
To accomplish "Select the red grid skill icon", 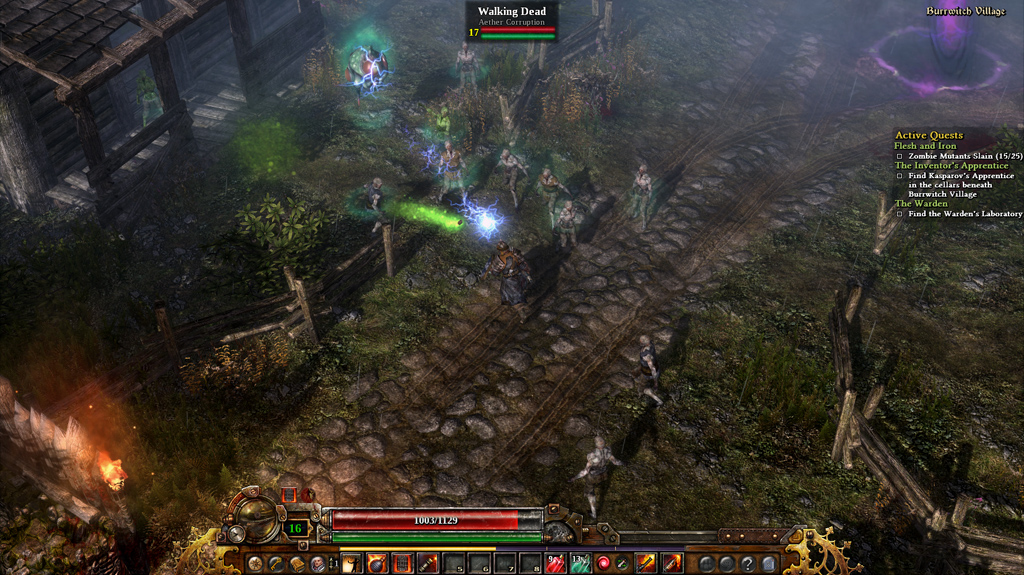I will (x=402, y=564).
